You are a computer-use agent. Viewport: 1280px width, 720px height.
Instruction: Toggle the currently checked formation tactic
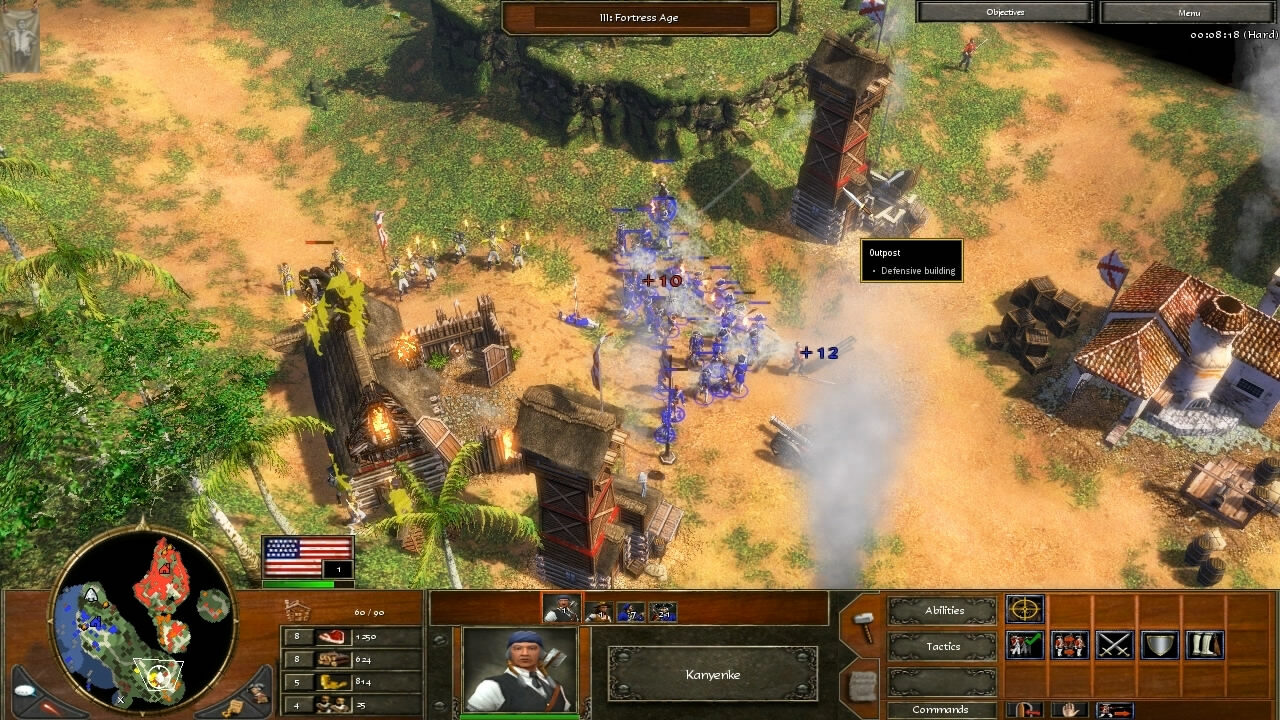click(x=1024, y=643)
